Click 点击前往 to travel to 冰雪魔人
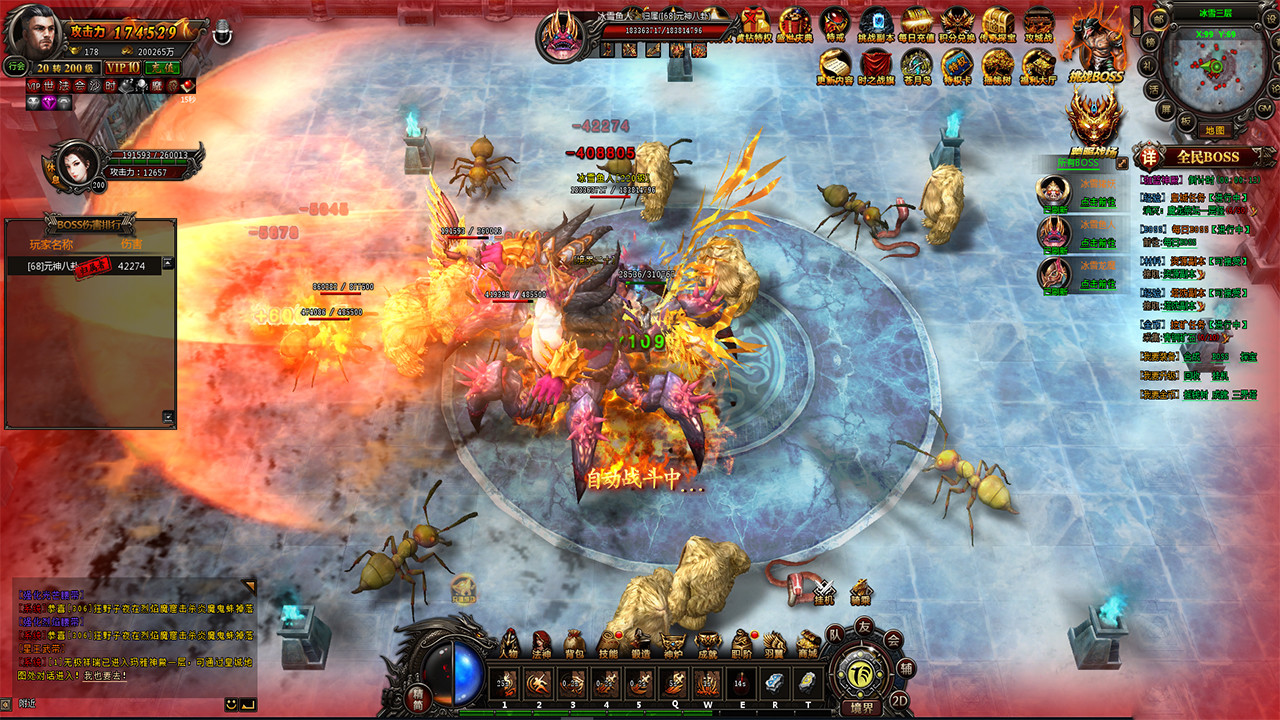The height and width of the screenshot is (720, 1280). pyautogui.click(x=1099, y=242)
